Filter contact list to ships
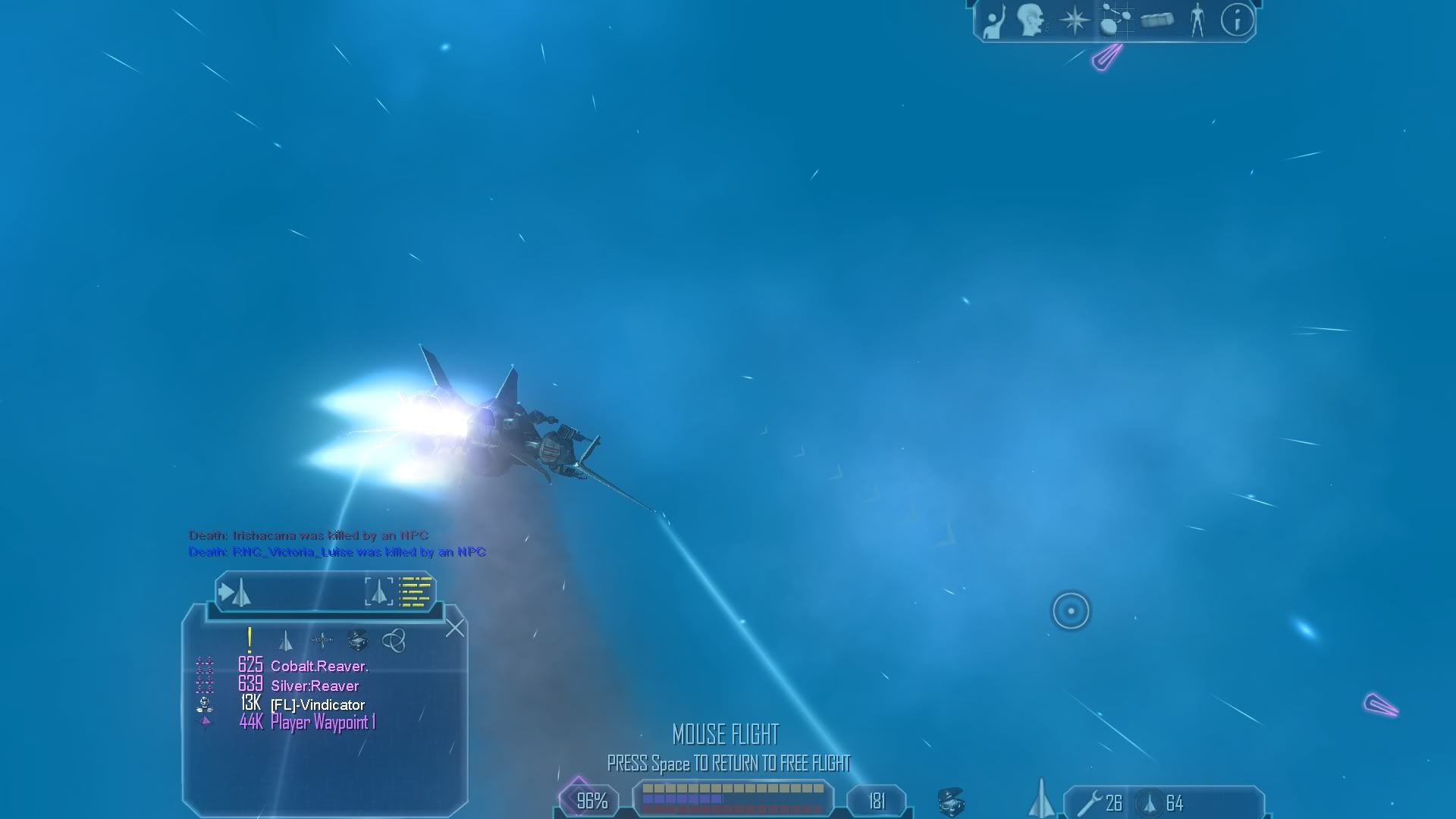The image size is (1456, 819). 285,642
